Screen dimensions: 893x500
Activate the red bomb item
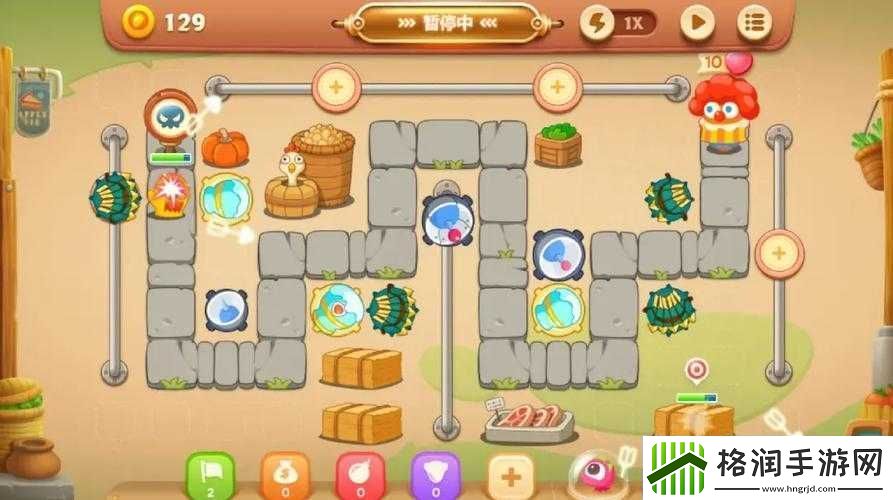coord(360,474)
